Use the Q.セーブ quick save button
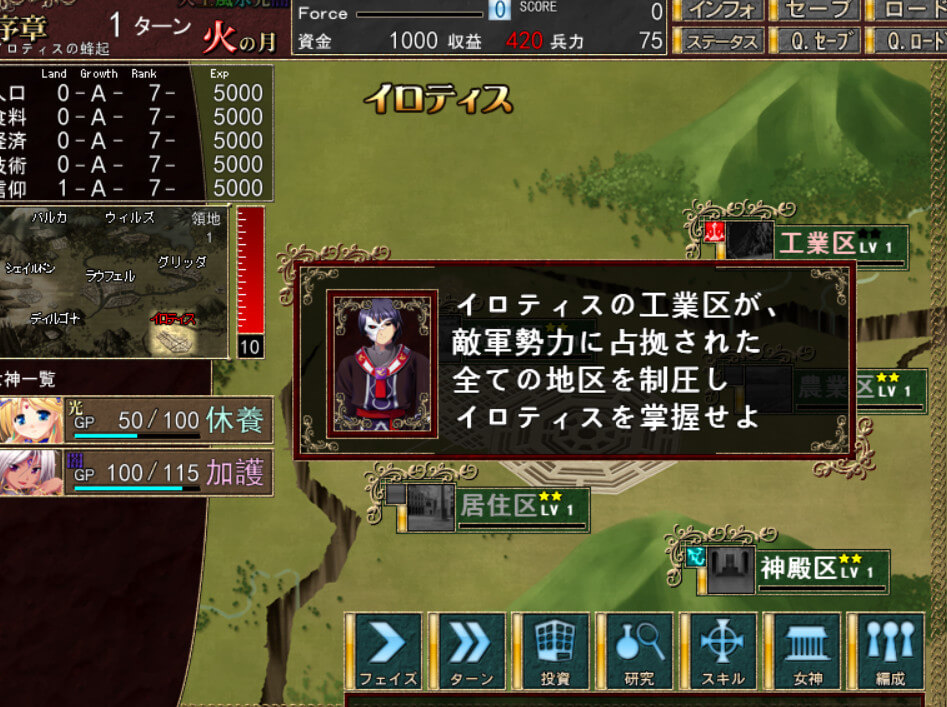Screen dimensions: 947x707 pos(816,41)
